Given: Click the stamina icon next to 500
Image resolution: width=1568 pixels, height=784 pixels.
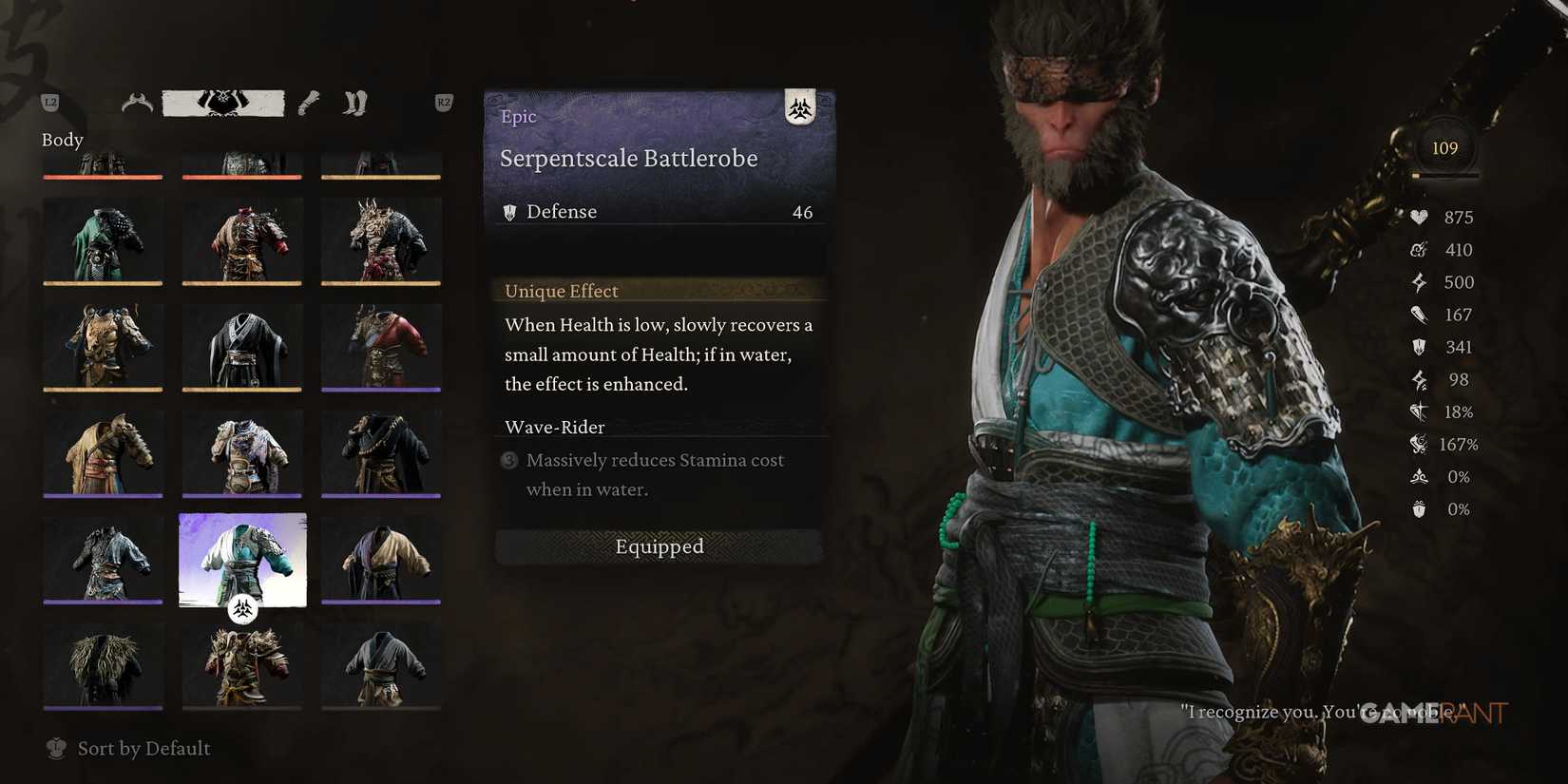Looking at the screenshot, I should pyautogui.click(x=1419, y=282).
